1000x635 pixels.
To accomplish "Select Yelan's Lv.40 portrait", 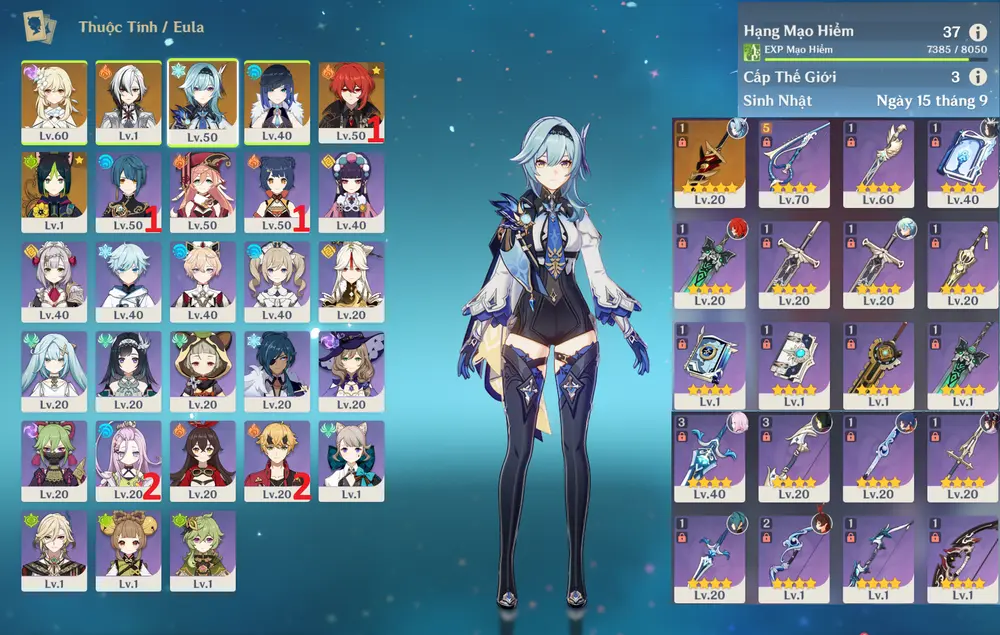I will pos(277,100).
